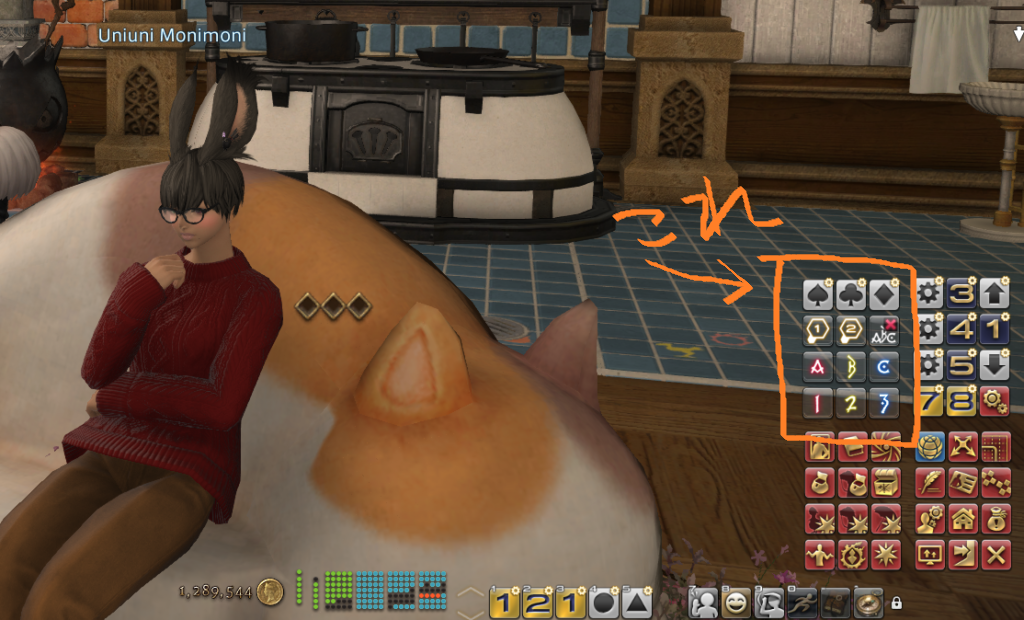Click the up arrow macro button
The height and width of the screenshot is (620, 1024).
pyautogui.click(x=995, y=295)
